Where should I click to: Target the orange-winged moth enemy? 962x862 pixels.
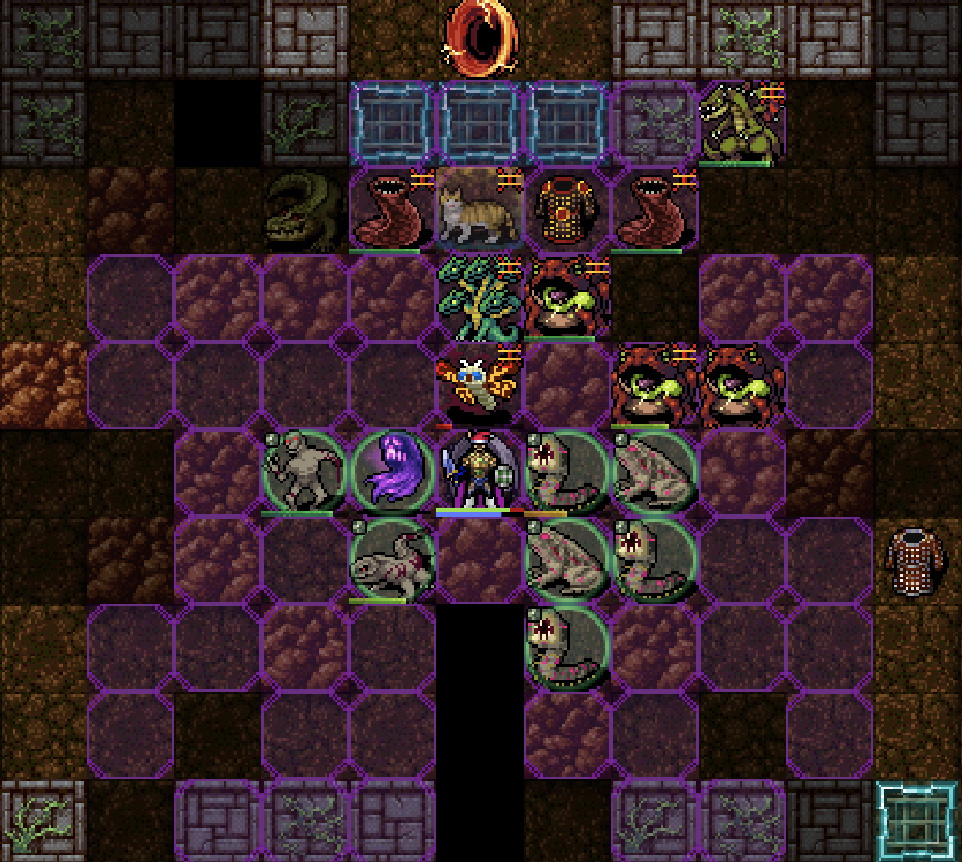480,383
